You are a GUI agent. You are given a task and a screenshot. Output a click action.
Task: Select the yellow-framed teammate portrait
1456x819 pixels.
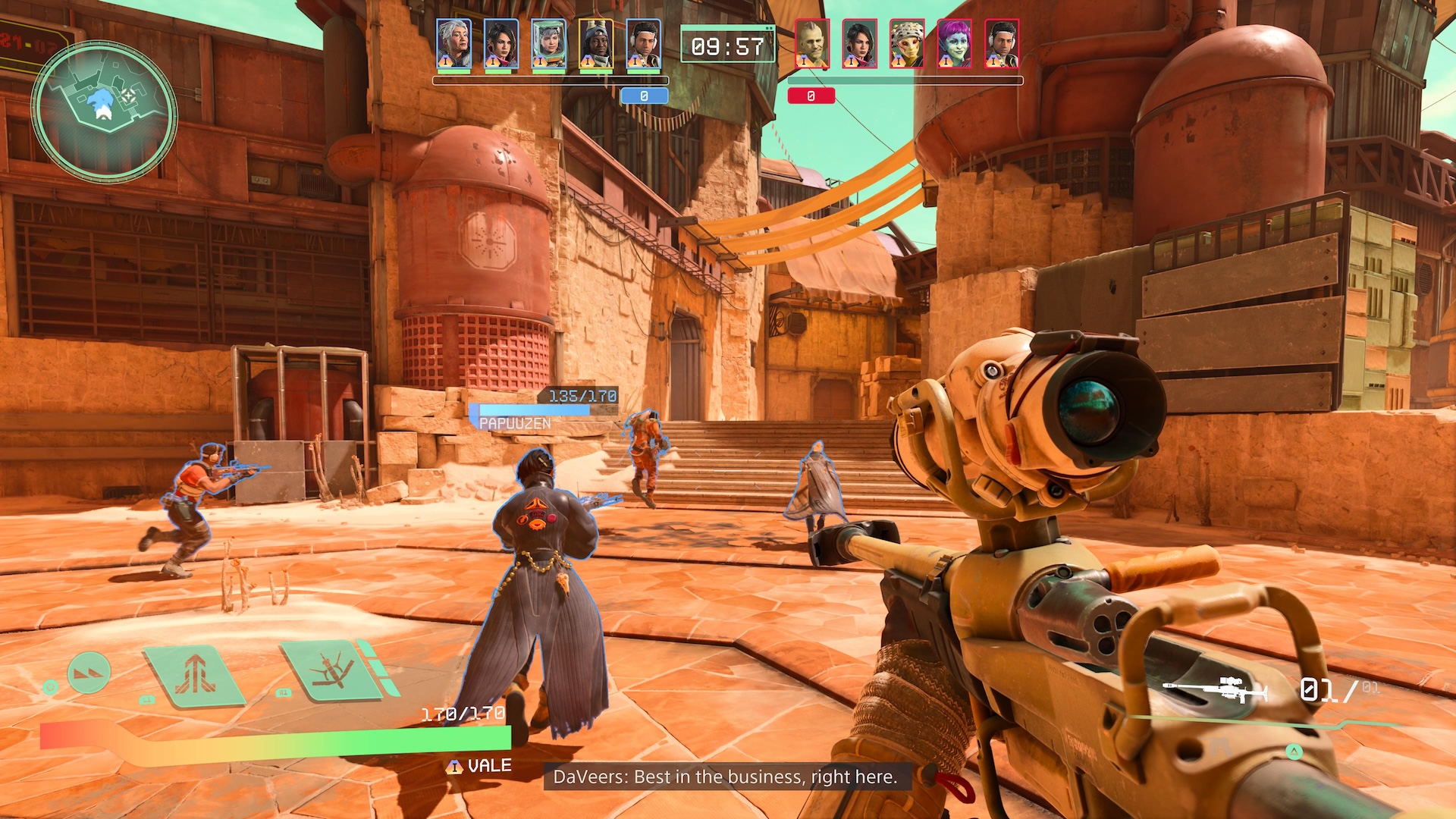coord(595,45)
